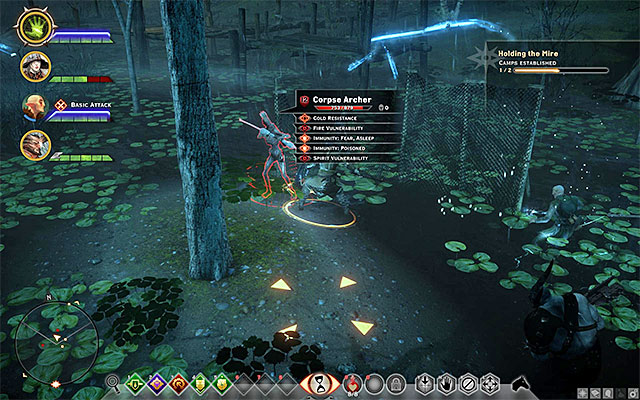Select the hat-wearing party member portrait
The height and width of the screenshot is (400, 640).
pyautogui.click(x=34, y=66)
